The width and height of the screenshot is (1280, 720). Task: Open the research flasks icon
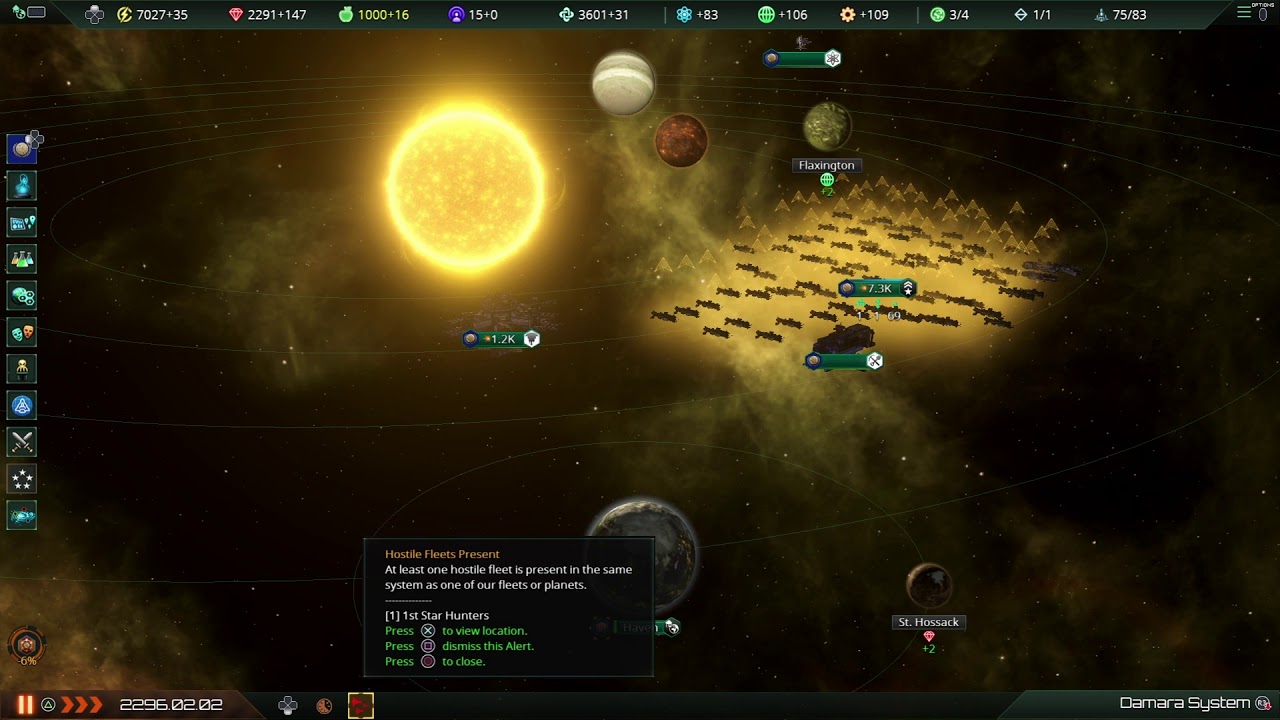tap(22, 259)
